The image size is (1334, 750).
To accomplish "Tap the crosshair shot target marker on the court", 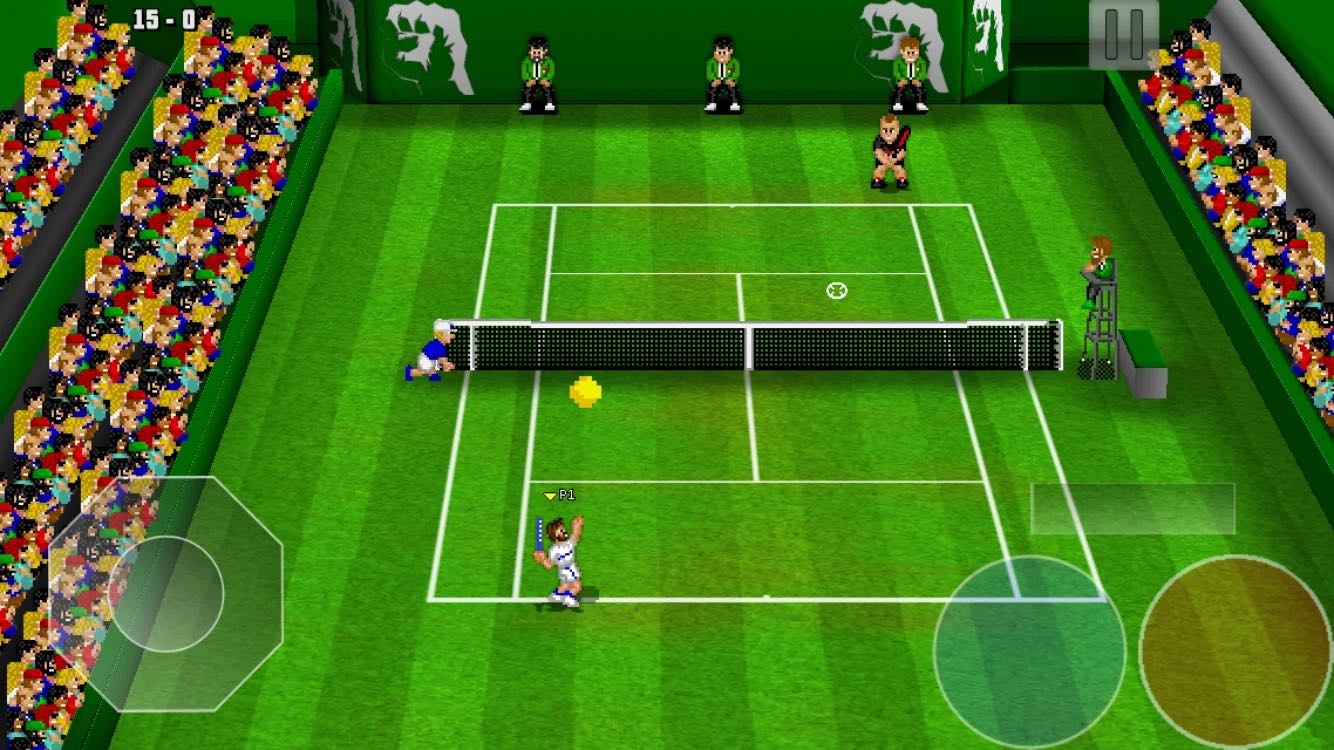I will point(838,290).
